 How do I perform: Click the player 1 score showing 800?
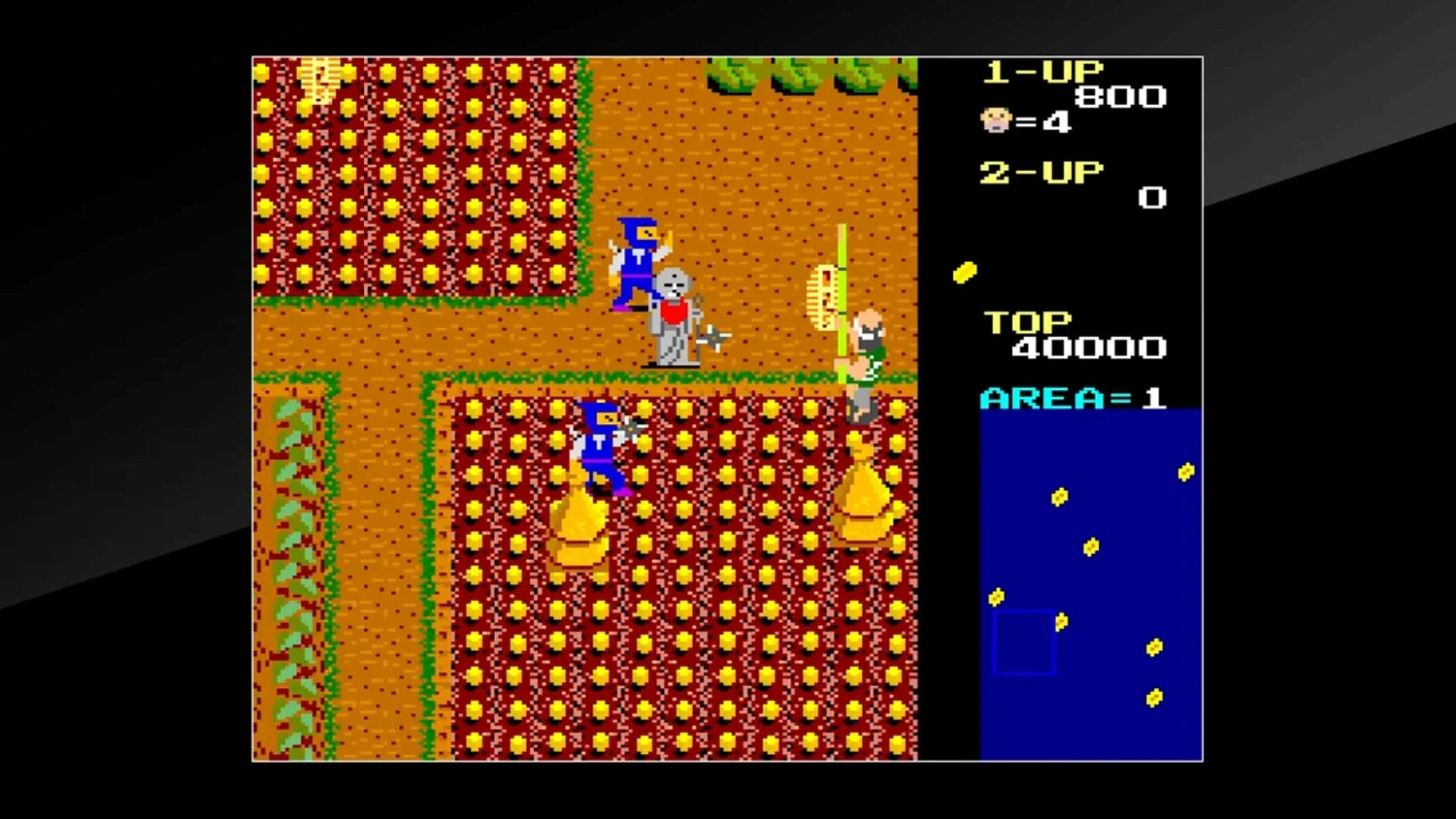tap(1118, 95)
